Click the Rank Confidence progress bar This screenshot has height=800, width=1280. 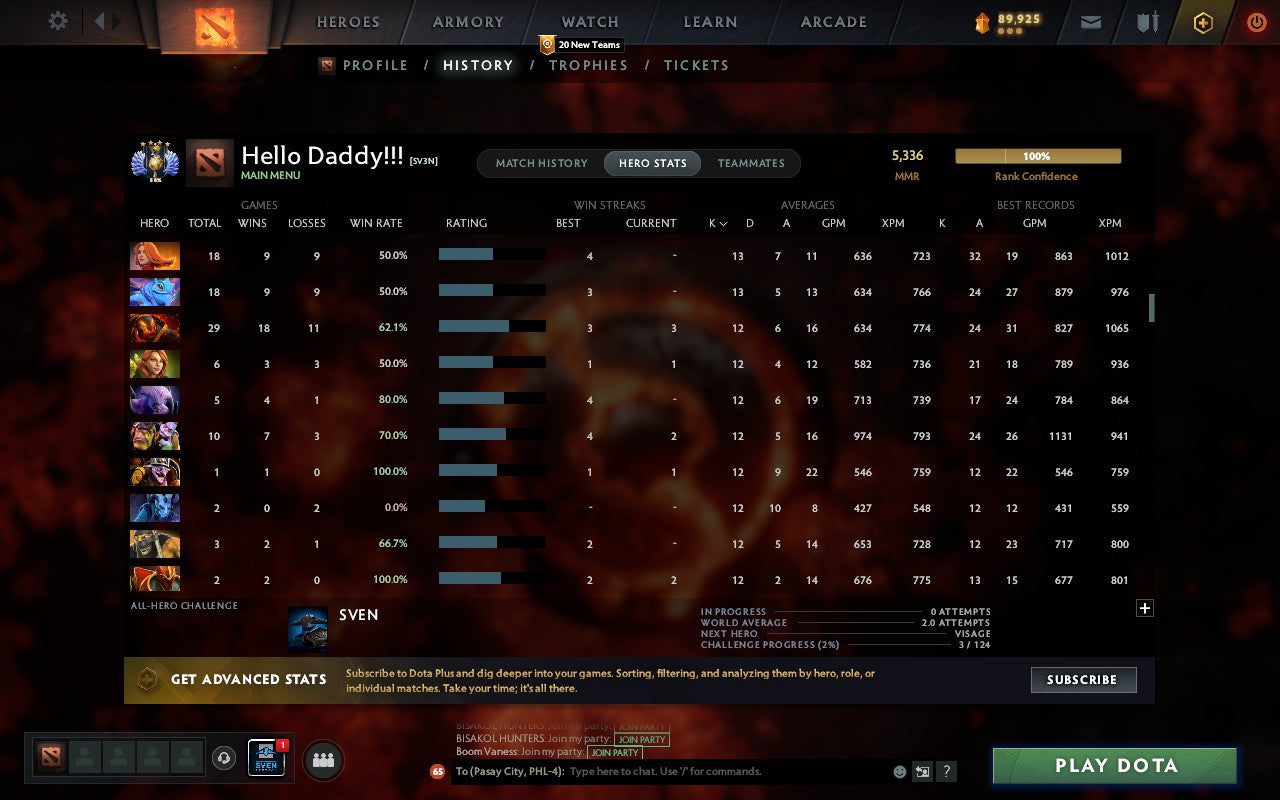point(1038,156)
